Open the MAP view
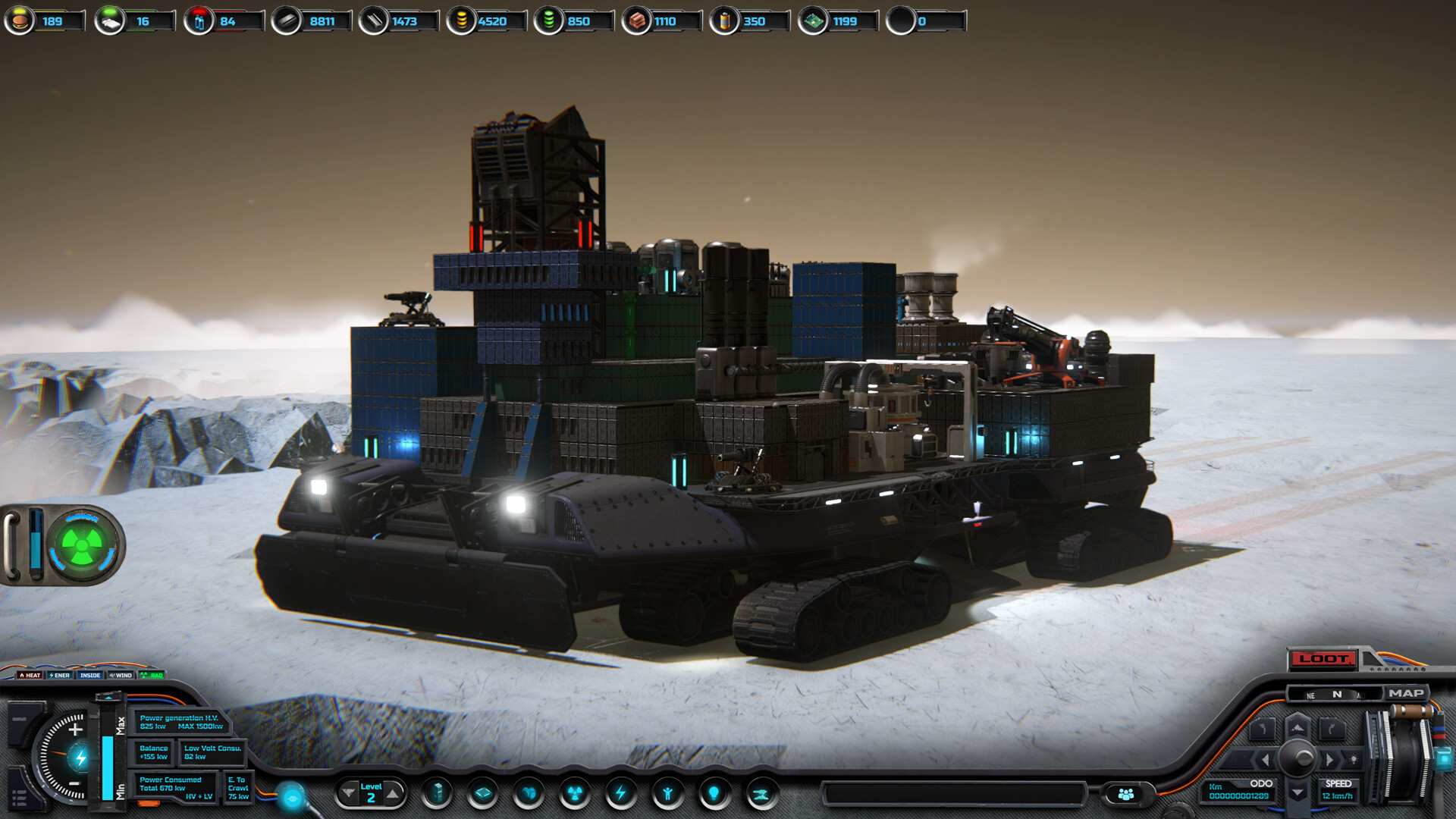Viewport: 1456px width, 819px height. click(x=1409, y=693)
